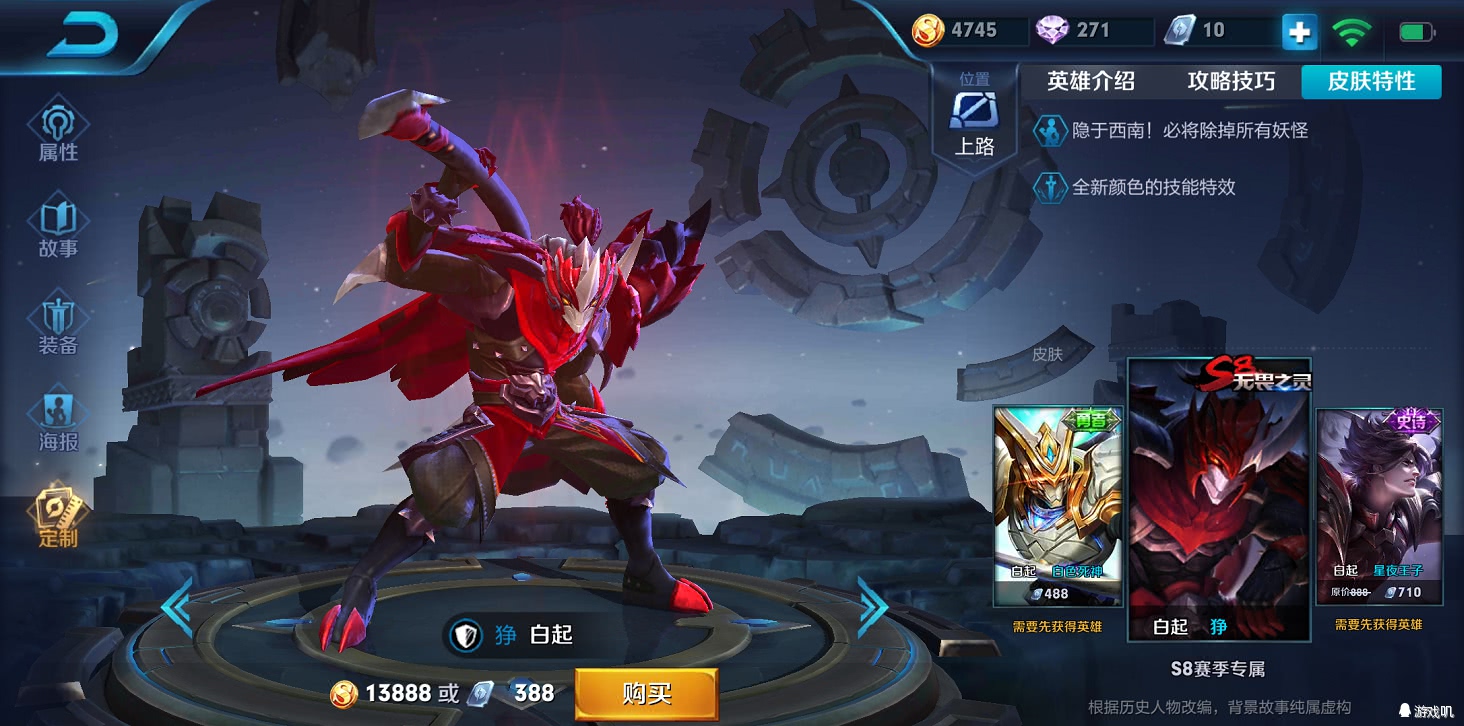Viewport: 1464px width, 726px height.
Task: Select the S8 狰 skin card
Action: 1218,500
